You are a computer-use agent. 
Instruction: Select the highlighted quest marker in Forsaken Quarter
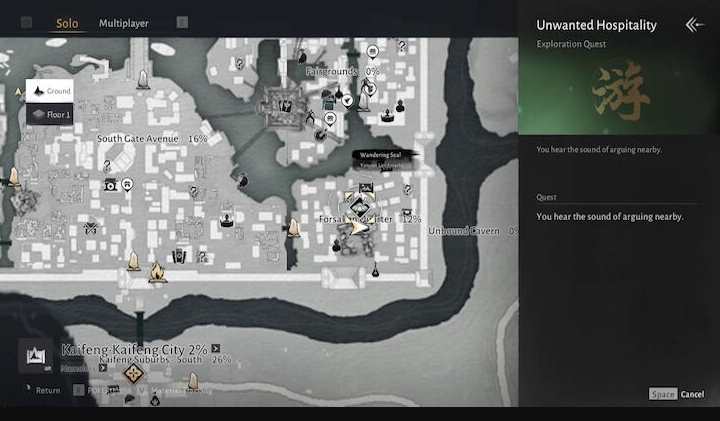click(359, 207)
